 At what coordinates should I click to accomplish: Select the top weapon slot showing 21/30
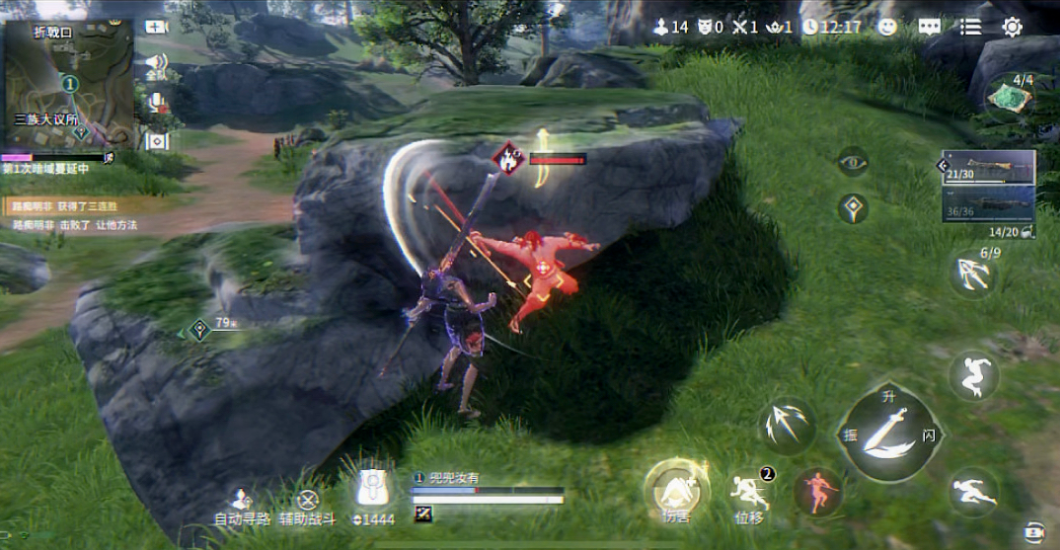[x=988, y=168]
